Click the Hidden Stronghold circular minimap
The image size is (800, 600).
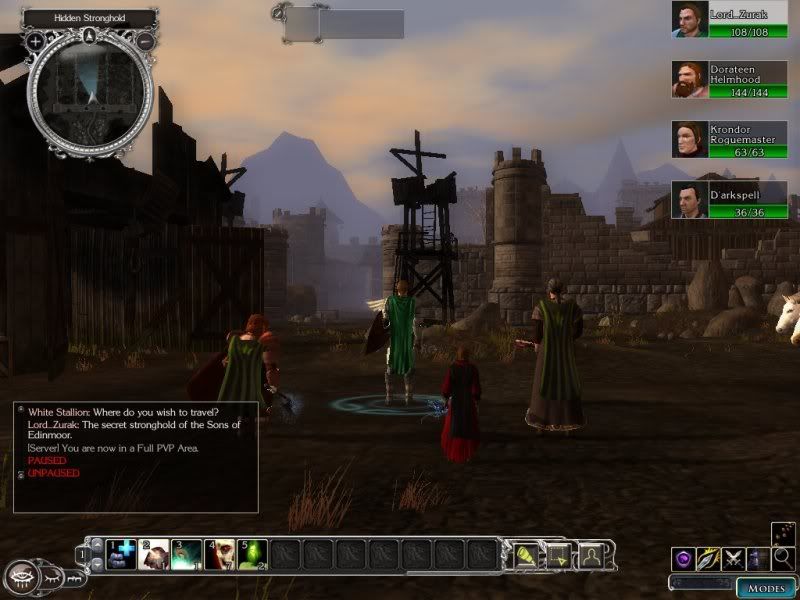(x=91, y=95)
